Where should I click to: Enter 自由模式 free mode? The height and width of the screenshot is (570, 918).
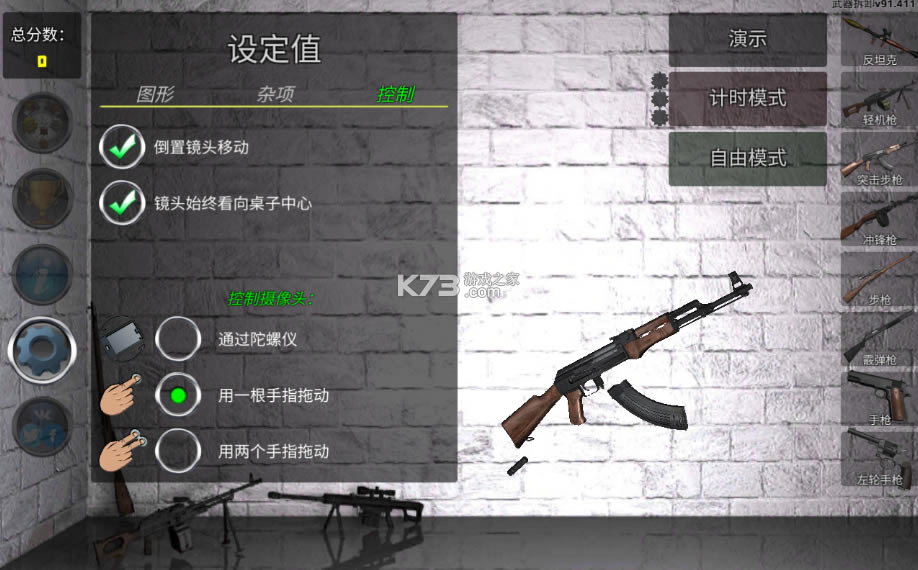(747, 158)
